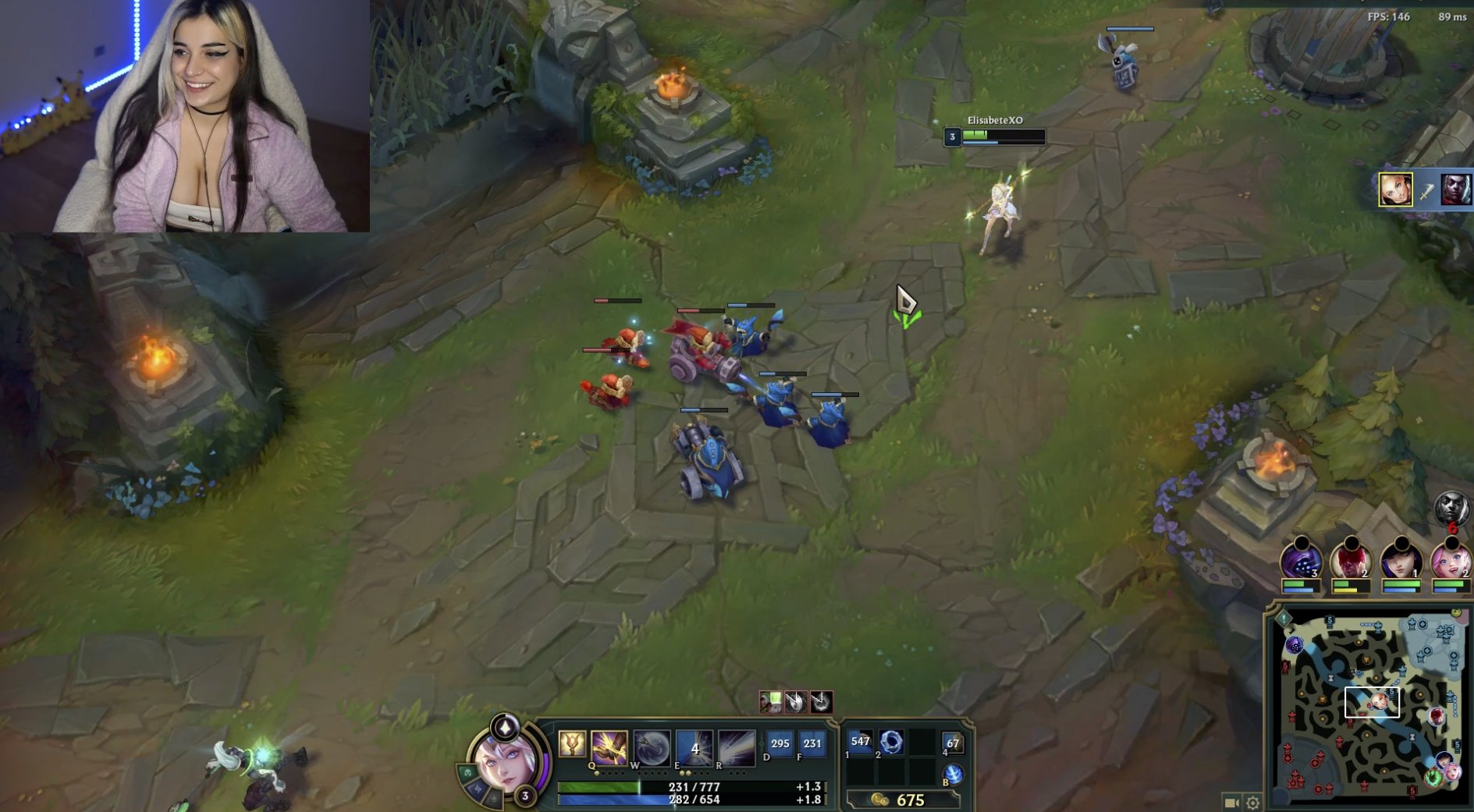
Task: Click the item with 547 charge in slot 1
Action: [x=861, y=743]
